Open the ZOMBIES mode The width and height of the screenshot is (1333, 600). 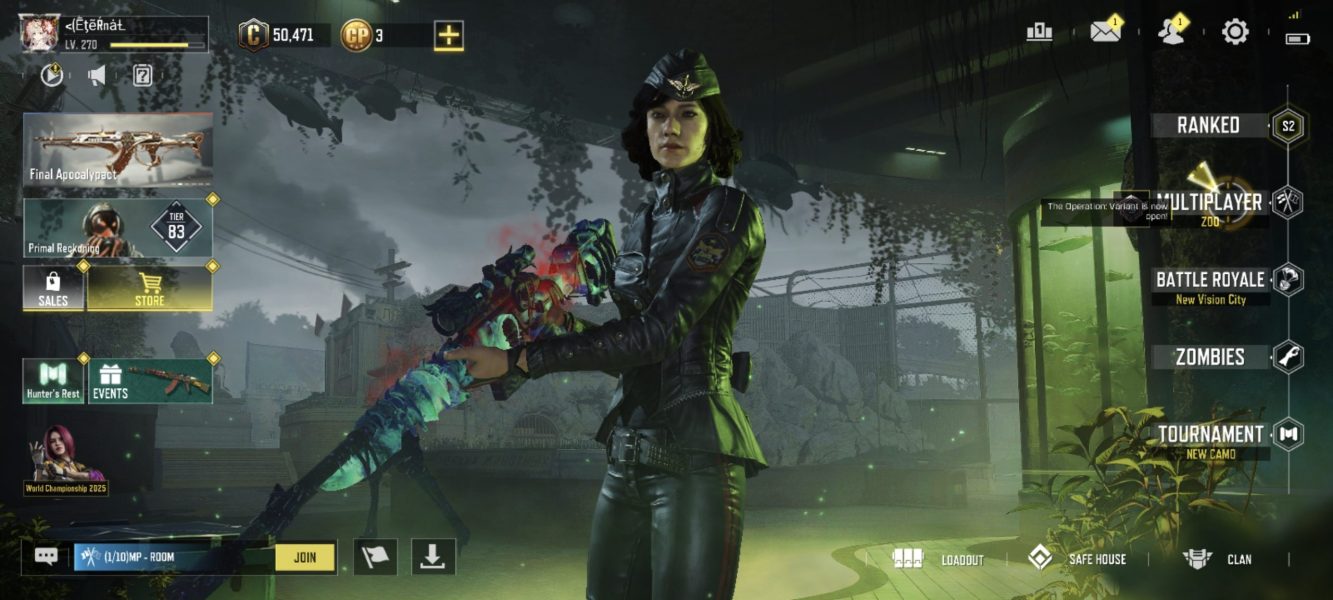click(1210, 357)
